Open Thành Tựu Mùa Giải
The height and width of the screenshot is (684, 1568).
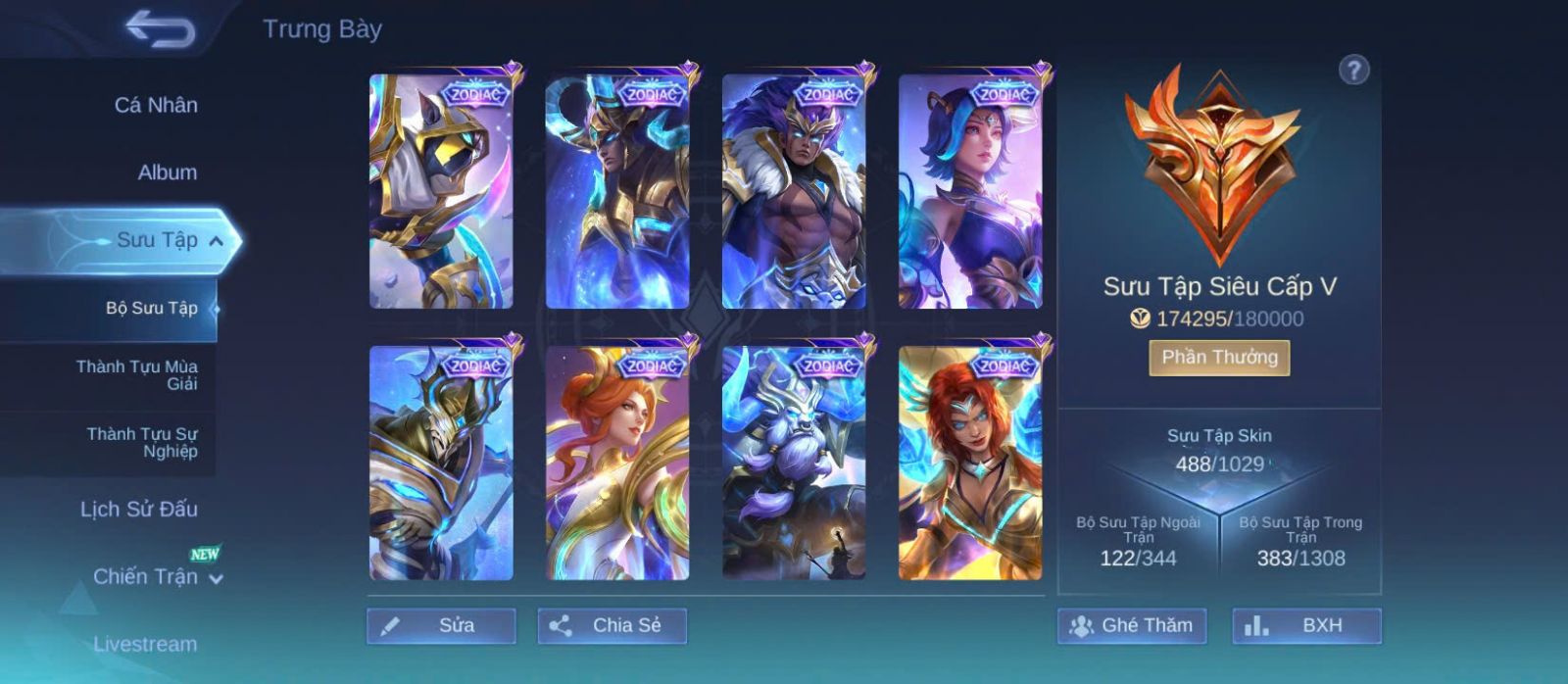click(137, 375)
